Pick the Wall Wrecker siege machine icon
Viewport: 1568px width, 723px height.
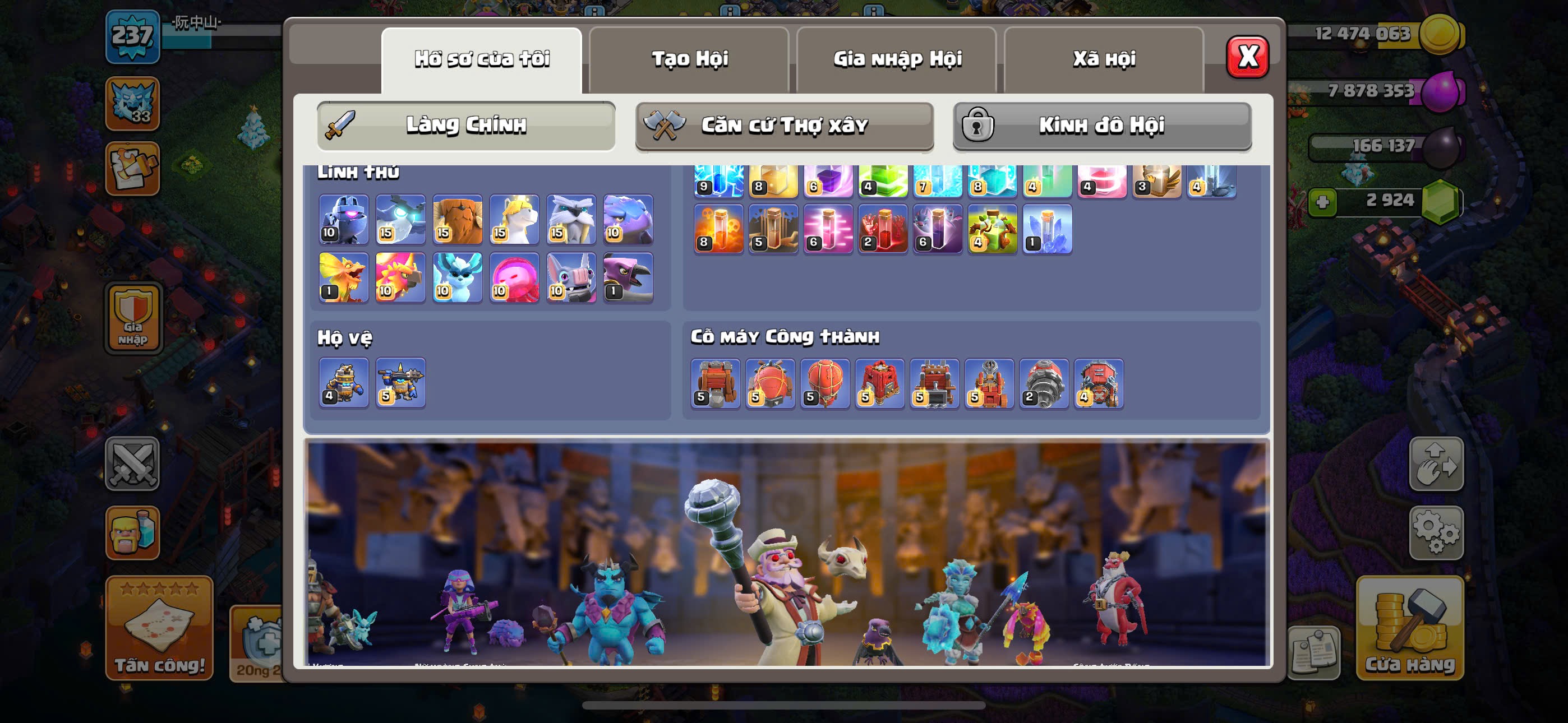pos(715,383)
